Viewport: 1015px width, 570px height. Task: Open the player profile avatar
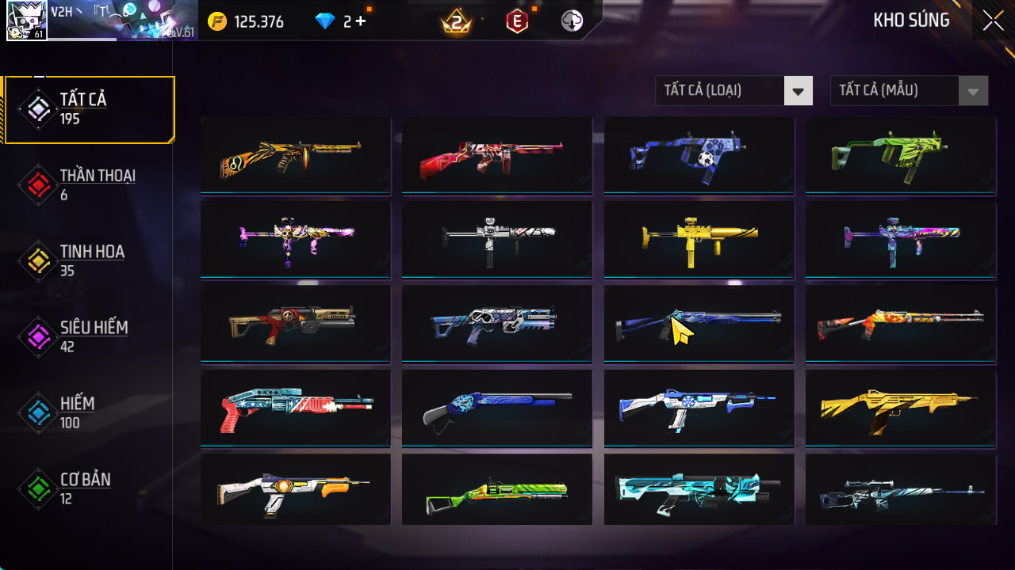(26, 20)
